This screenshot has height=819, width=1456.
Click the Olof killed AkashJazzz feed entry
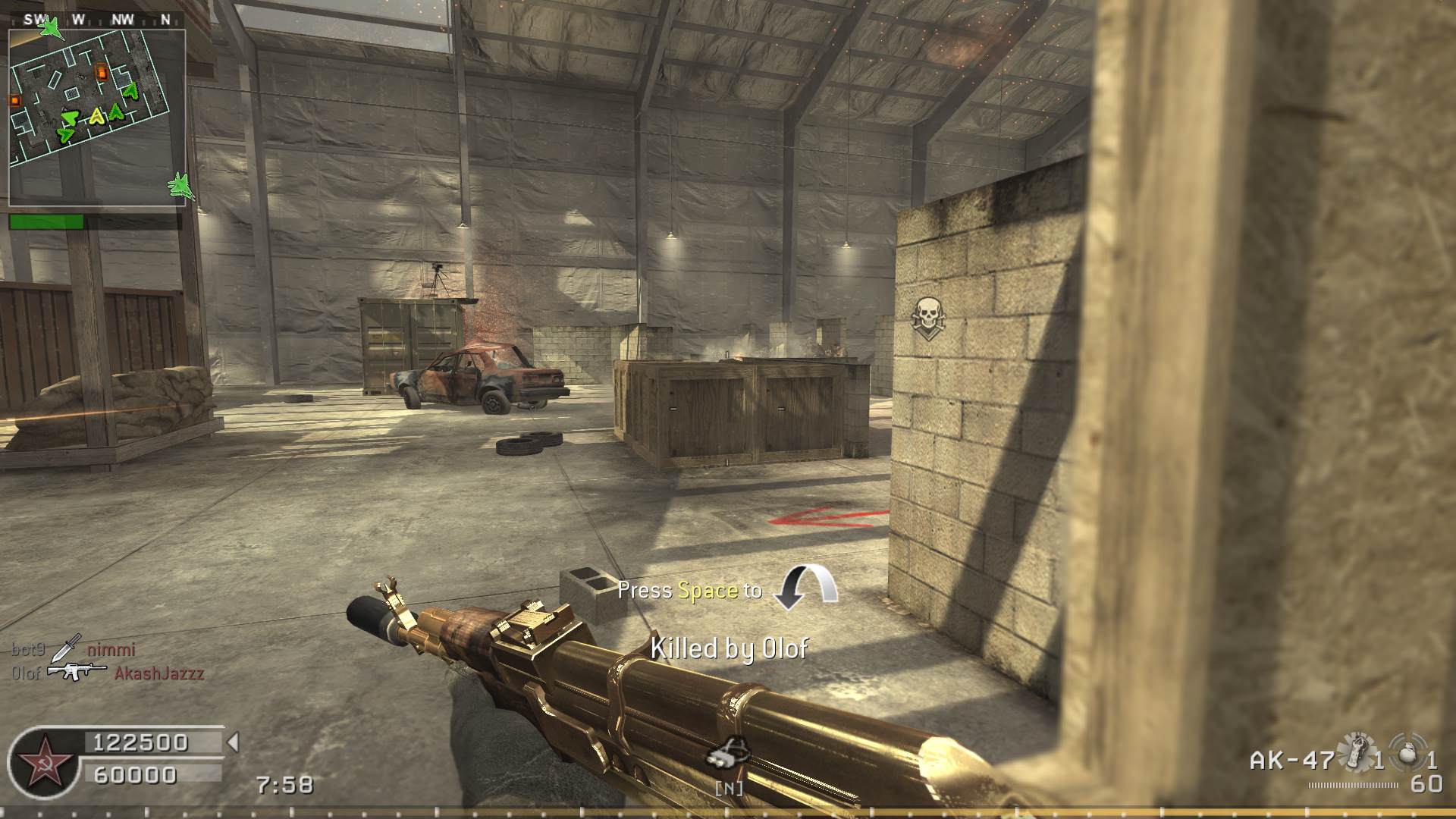tap(108, 673)
